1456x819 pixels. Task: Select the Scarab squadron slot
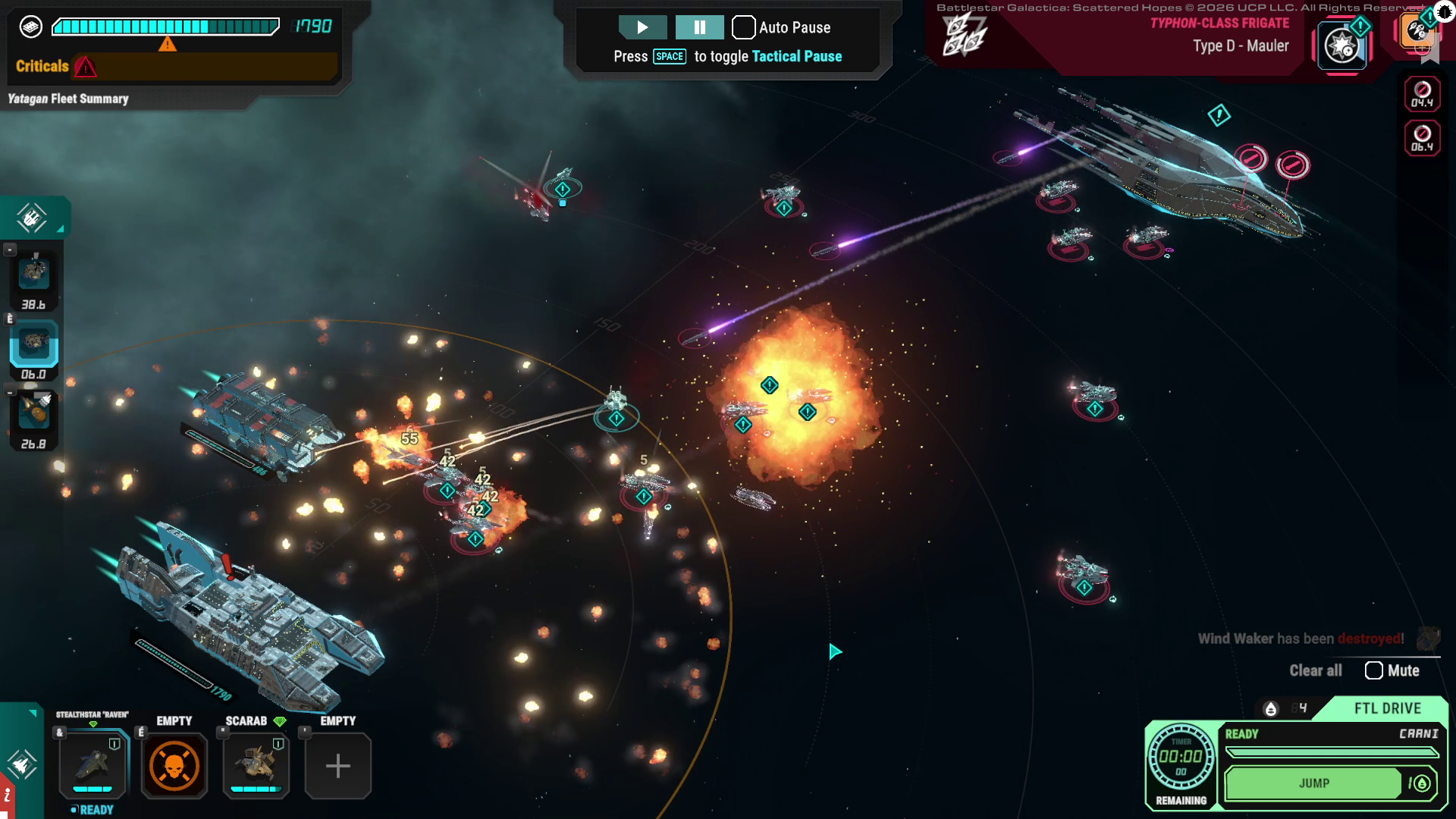(x=256, y=764)
